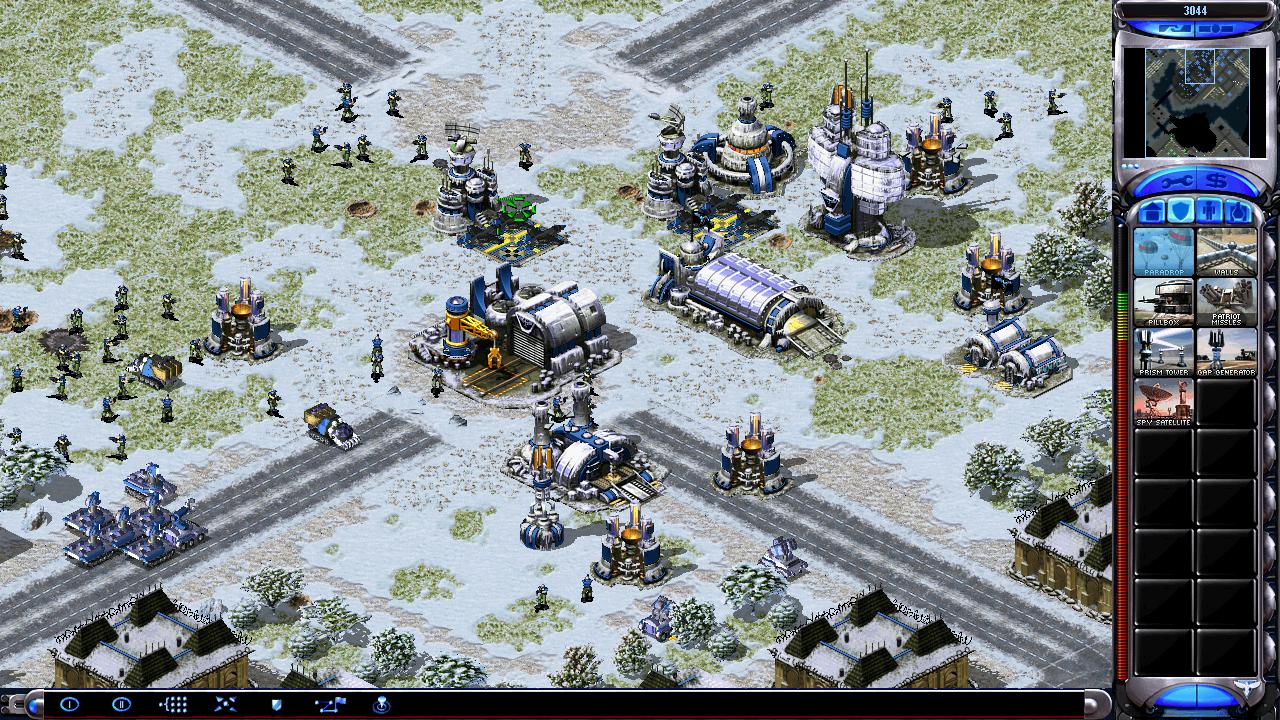Queue a Pillbox defense
The width and height of the screenshot is (1280, 720).
click(x=1163, y=301)
